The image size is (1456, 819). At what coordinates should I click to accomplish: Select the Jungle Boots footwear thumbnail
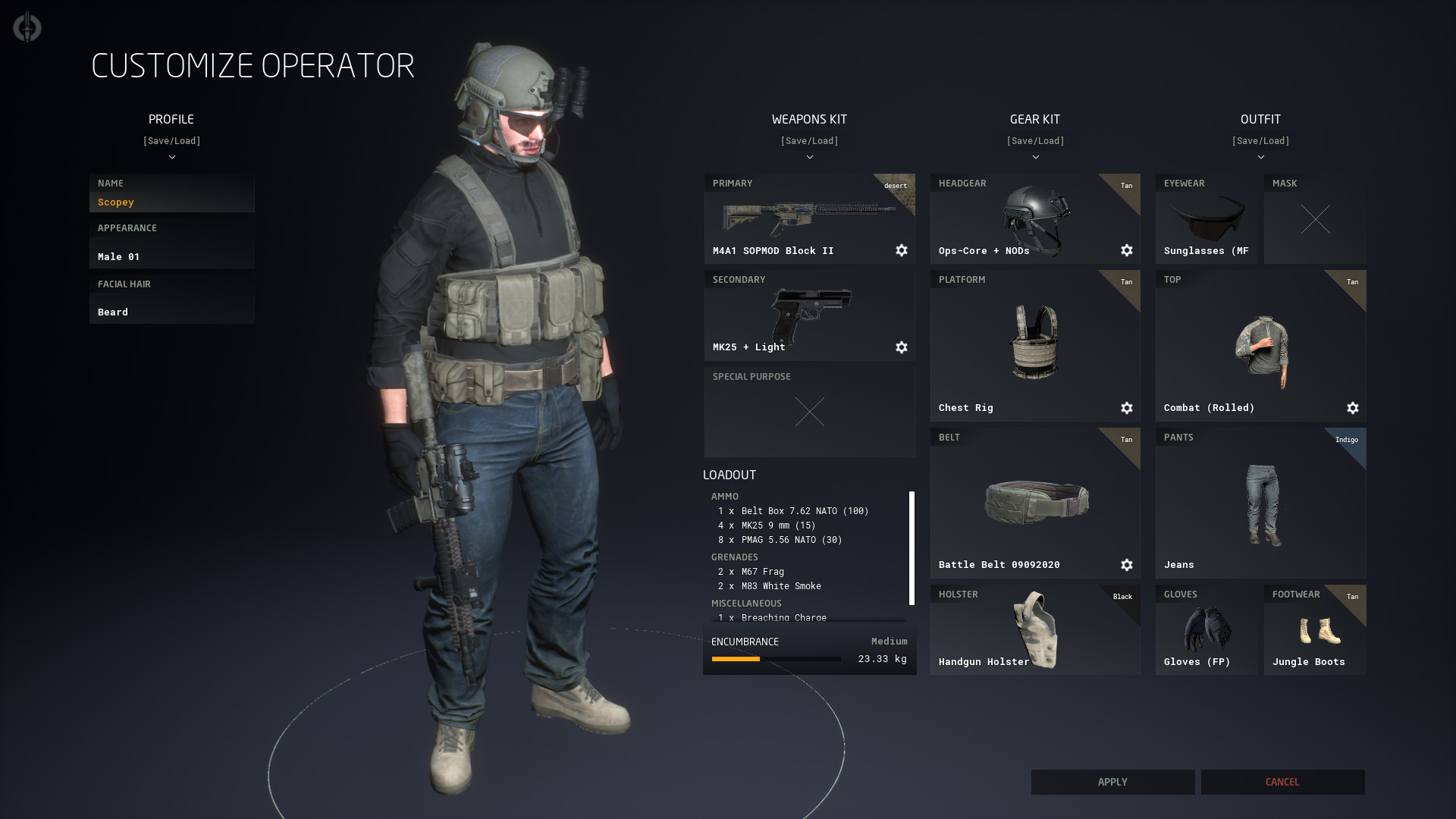[x=1314, y=625]
